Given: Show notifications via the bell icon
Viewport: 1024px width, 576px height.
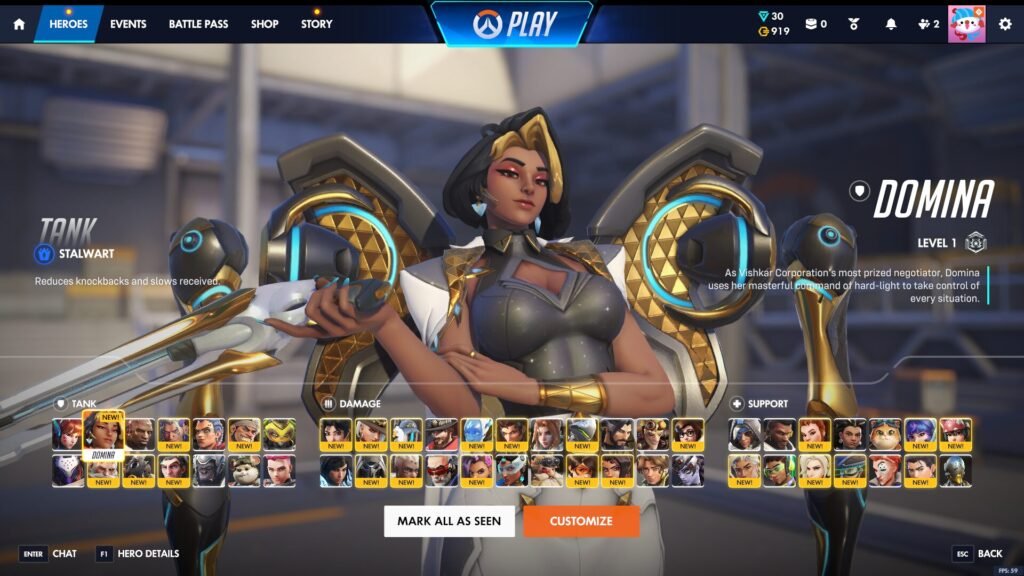Looking at the screenshot, I should 891,24.
